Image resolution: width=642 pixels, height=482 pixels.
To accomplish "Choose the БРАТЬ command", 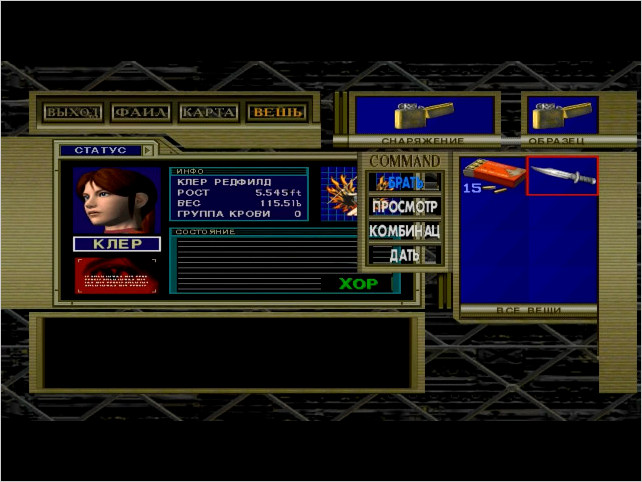I will point(405,182).
